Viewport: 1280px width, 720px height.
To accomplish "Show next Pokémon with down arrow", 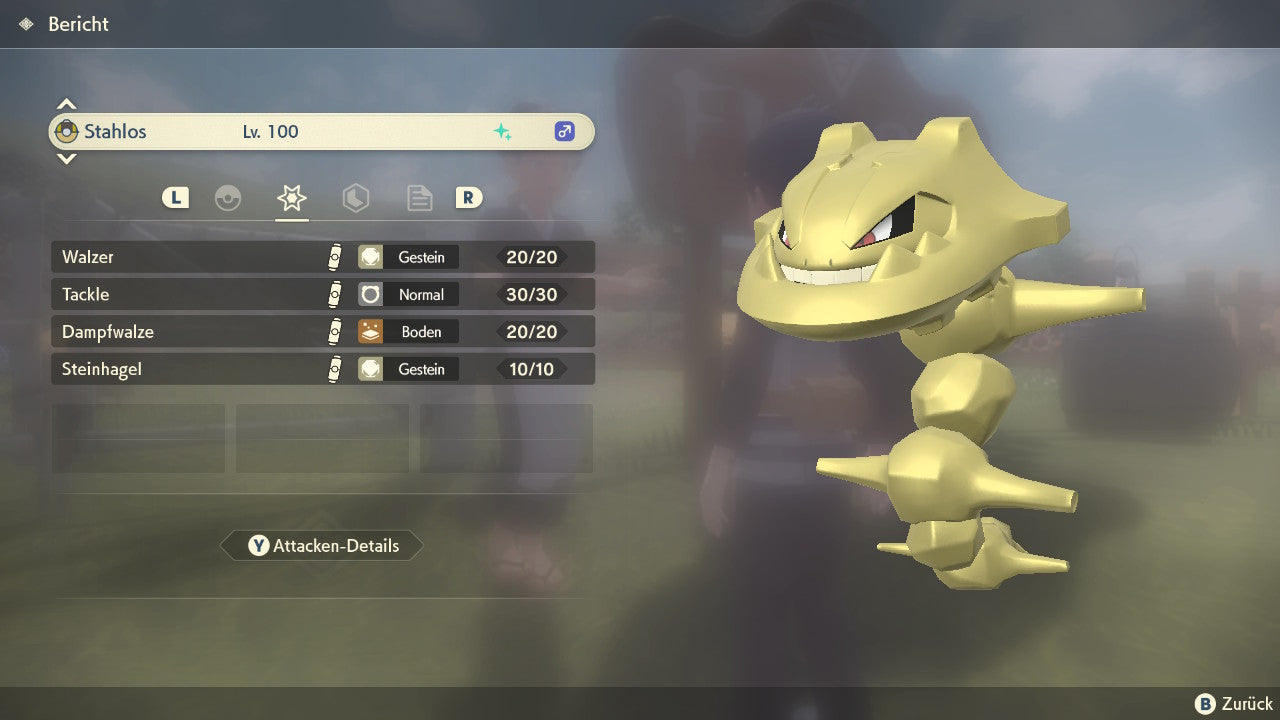I will 66,158.
